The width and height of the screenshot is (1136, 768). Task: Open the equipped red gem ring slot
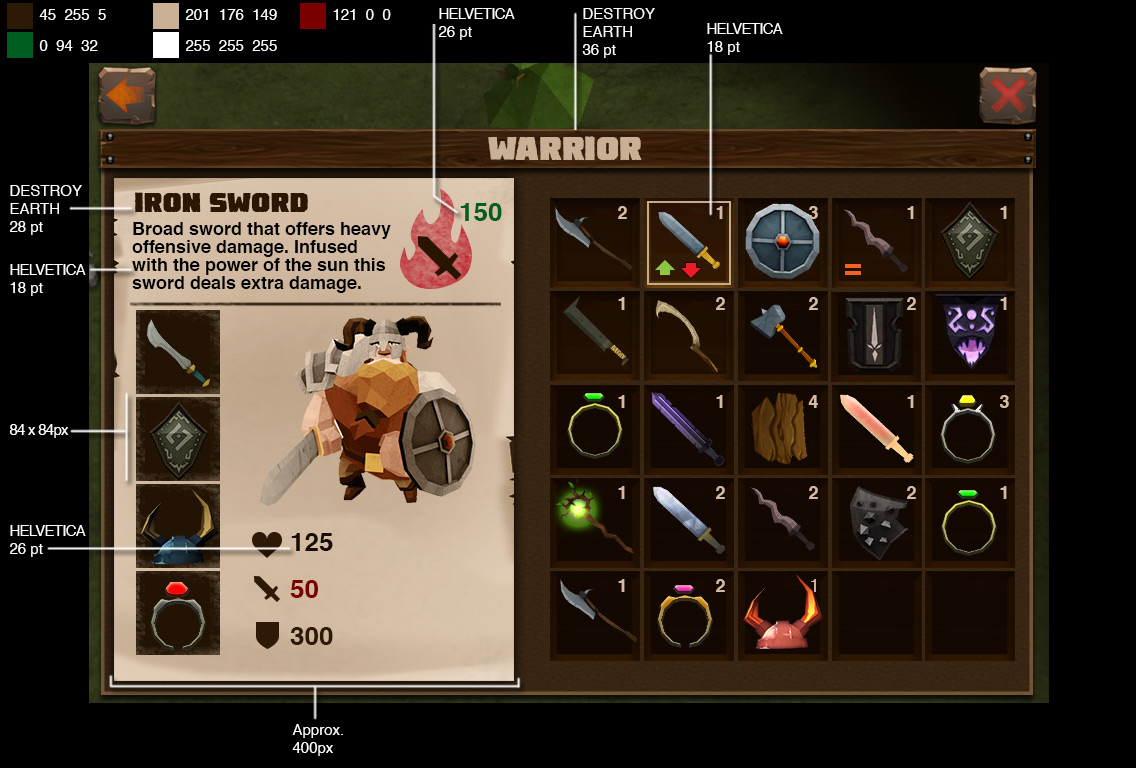point(178,613)
